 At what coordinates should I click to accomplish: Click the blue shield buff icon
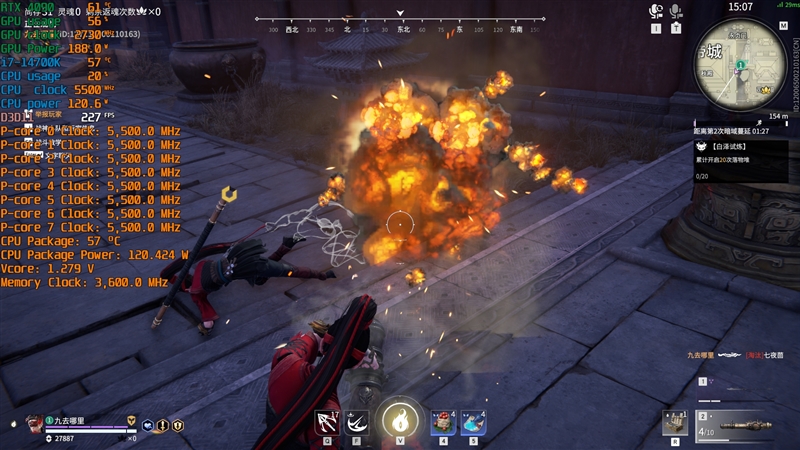point(148,424)
